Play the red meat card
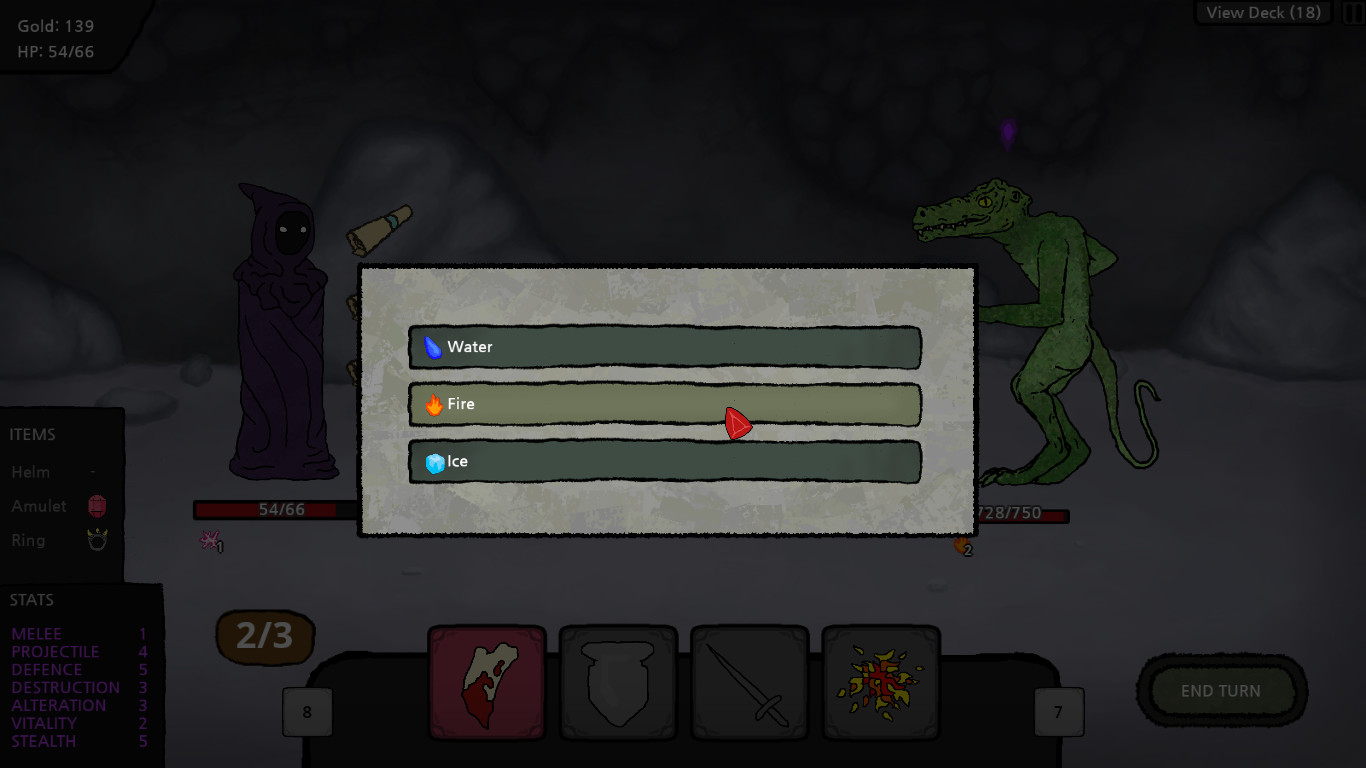1366x768 pixels. click(486, 684)
